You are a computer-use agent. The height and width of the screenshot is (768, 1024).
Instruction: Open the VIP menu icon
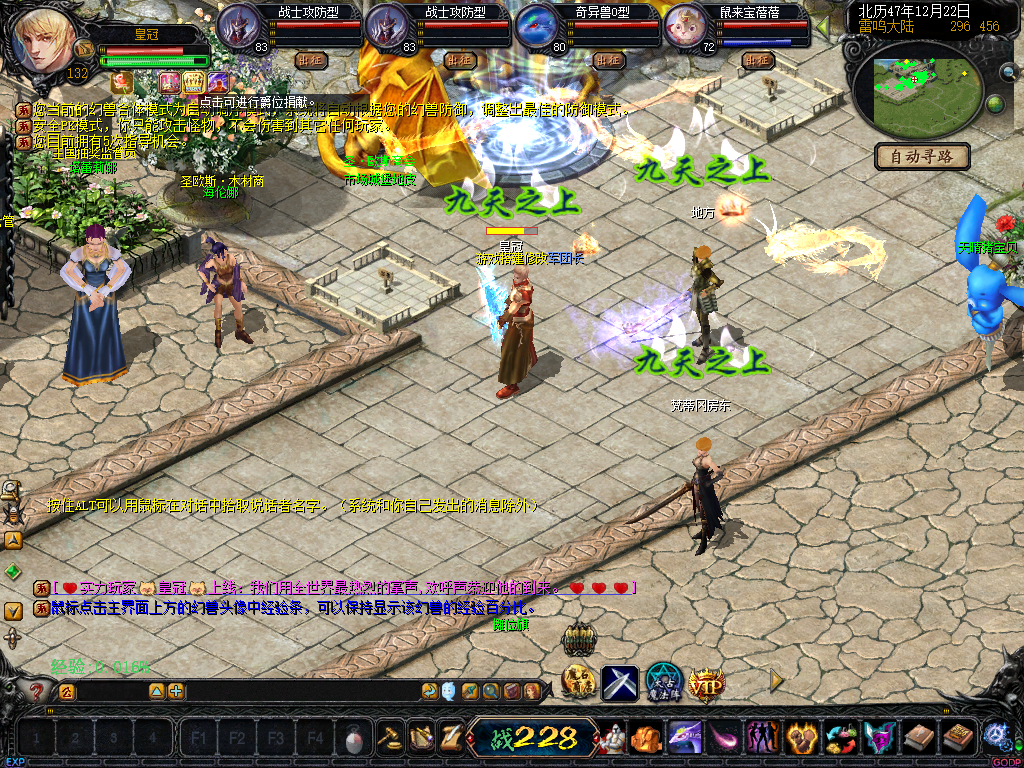[x=706, y=684]
